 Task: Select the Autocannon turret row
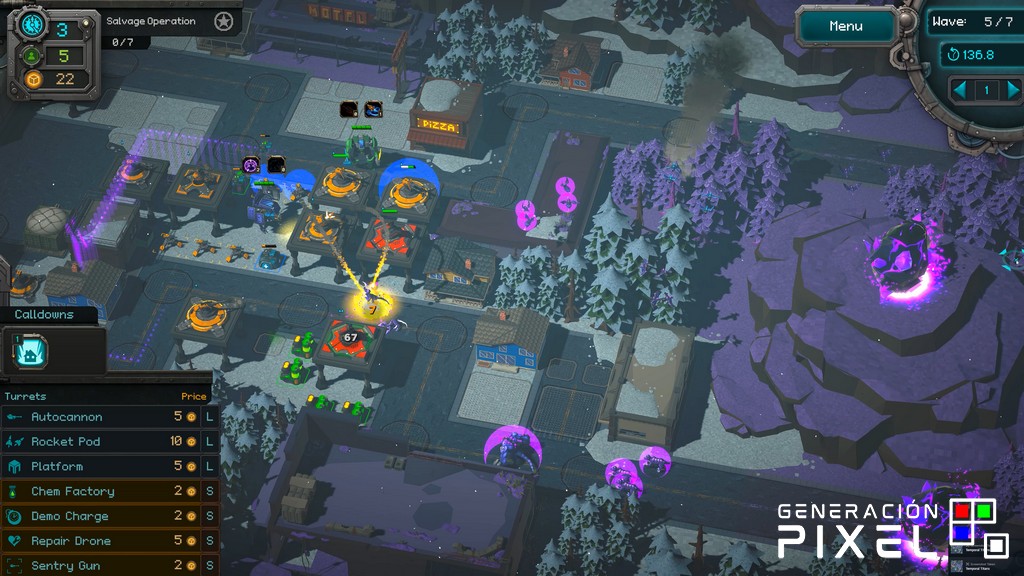point(105,417)
